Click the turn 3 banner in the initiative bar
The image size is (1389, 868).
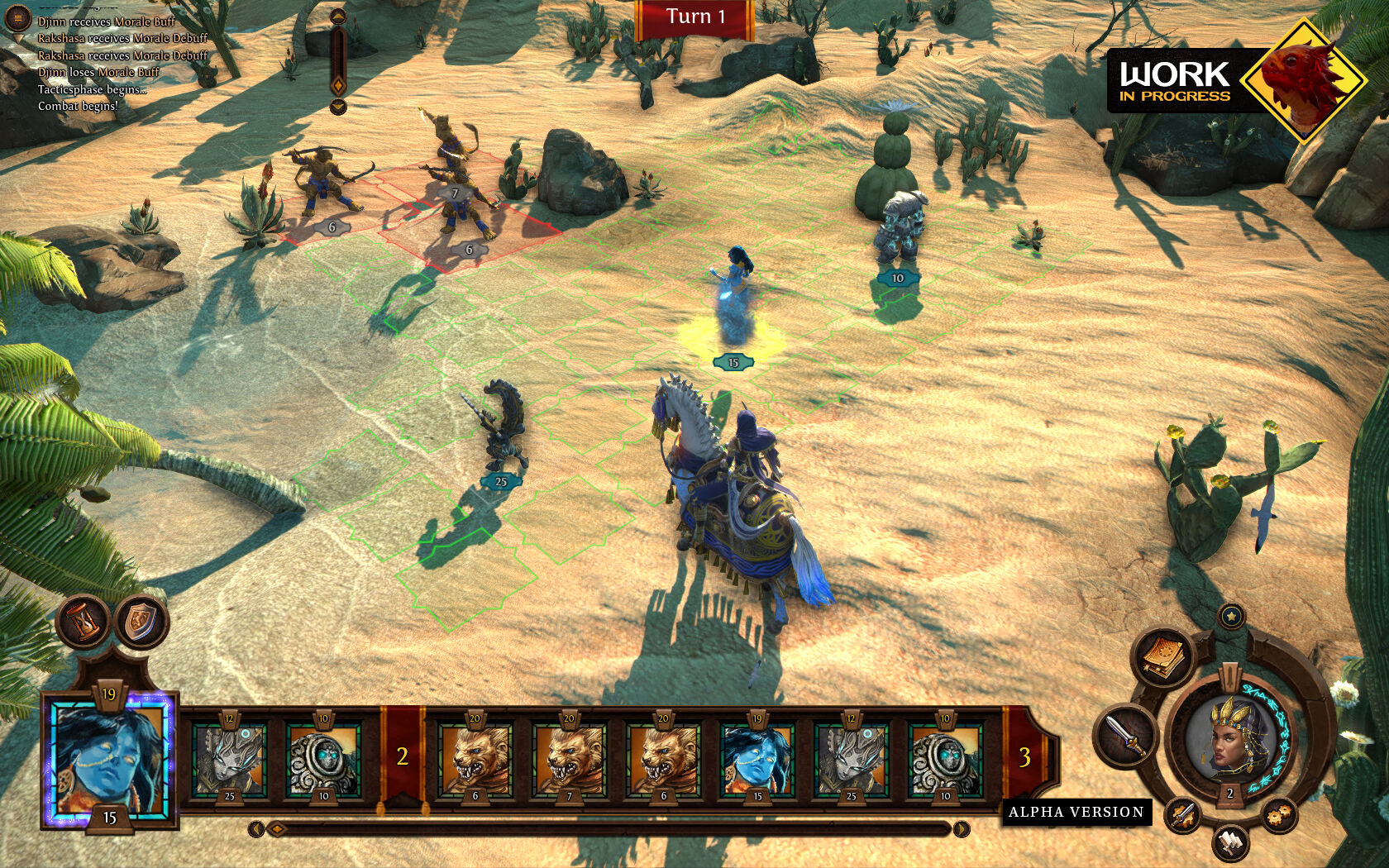coord(1024,756)
